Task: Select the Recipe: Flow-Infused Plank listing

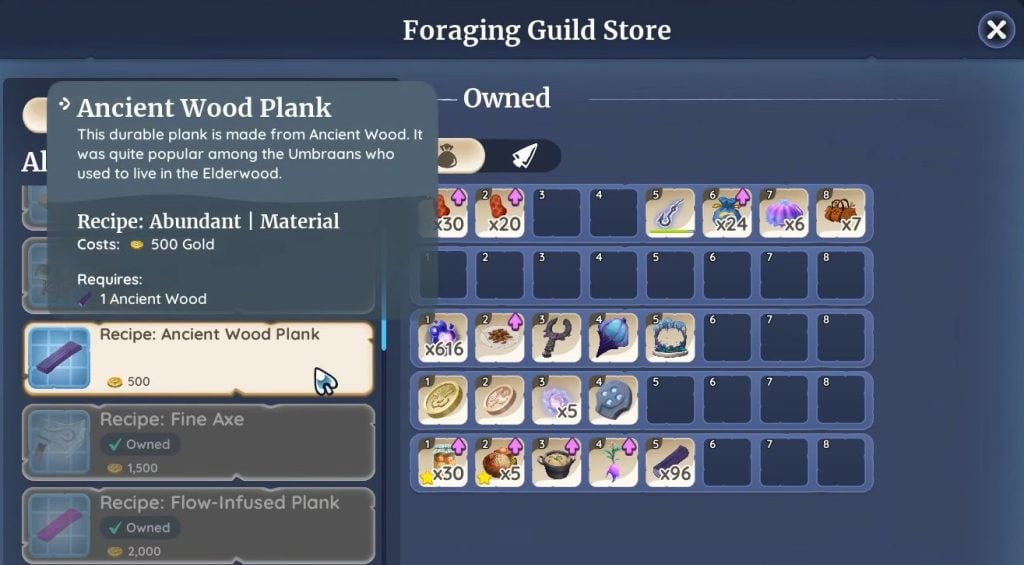Action: [x=198, y=524]
